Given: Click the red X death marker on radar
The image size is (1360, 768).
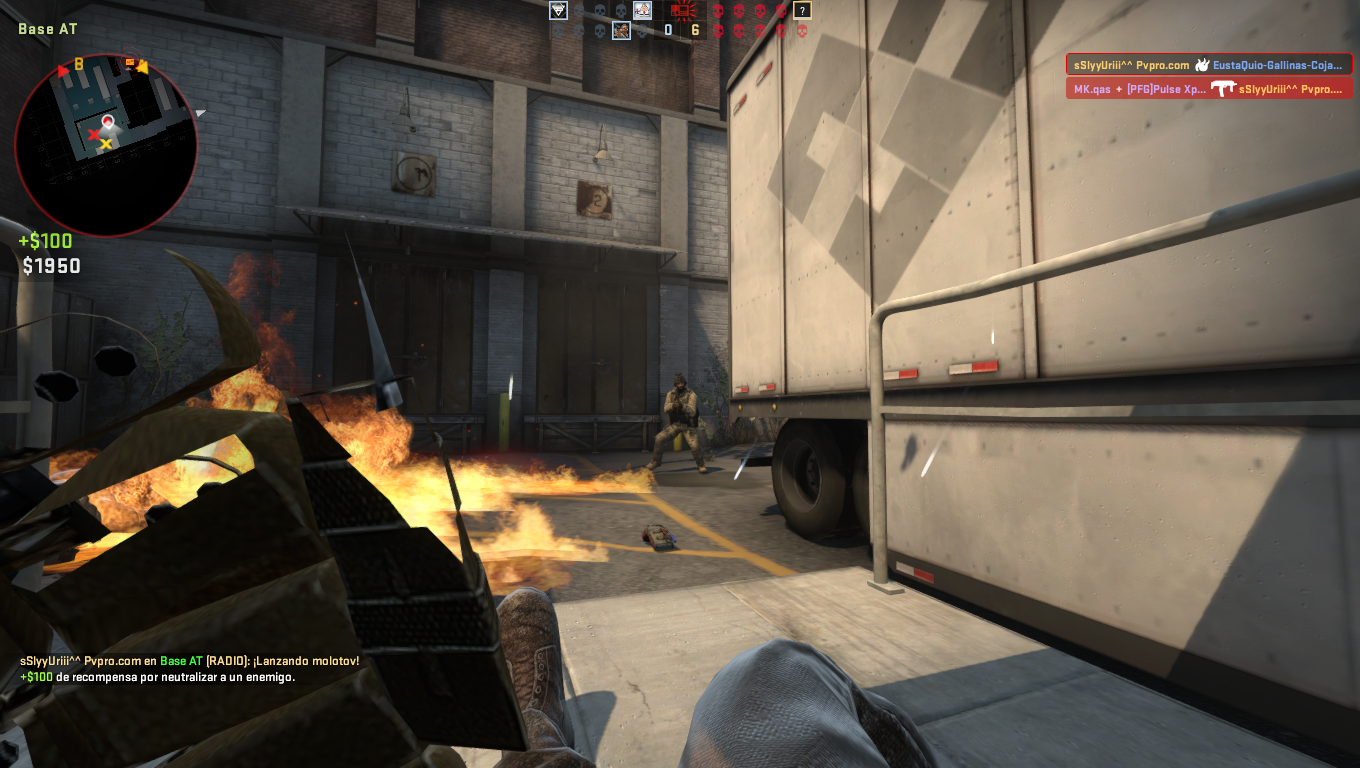Looking at the screenshot, I should pyautogui.click(x=95, y=133).
